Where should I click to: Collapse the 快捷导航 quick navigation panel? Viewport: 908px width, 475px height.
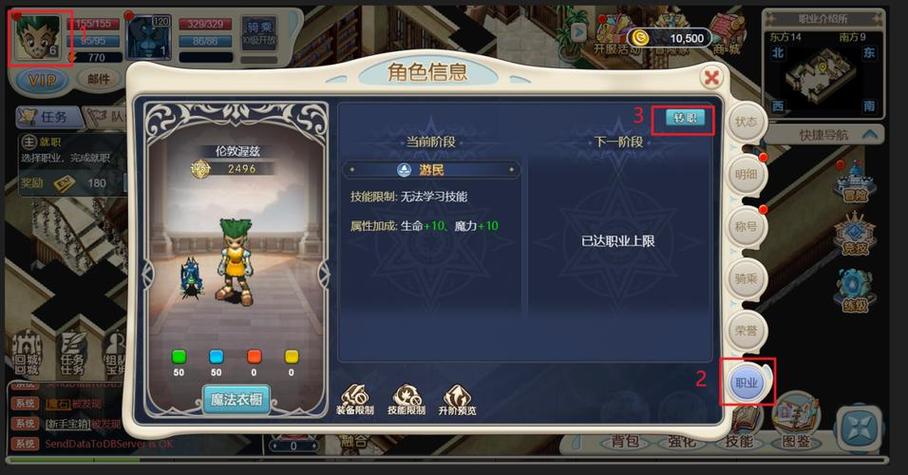pyautogui.click(x=870, y=134)
